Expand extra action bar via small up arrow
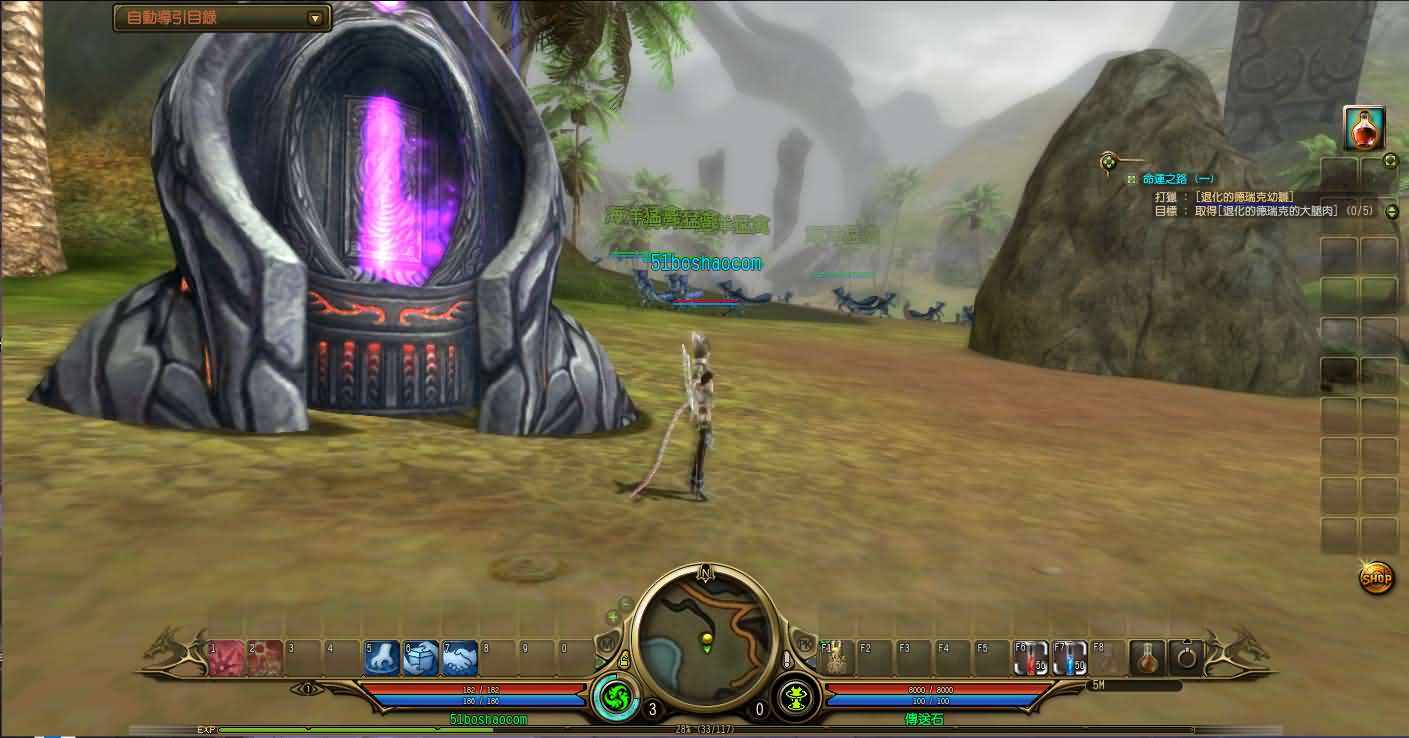Image resolution: width=1409 pixels, height=738 pixels. coord(1187,641)
